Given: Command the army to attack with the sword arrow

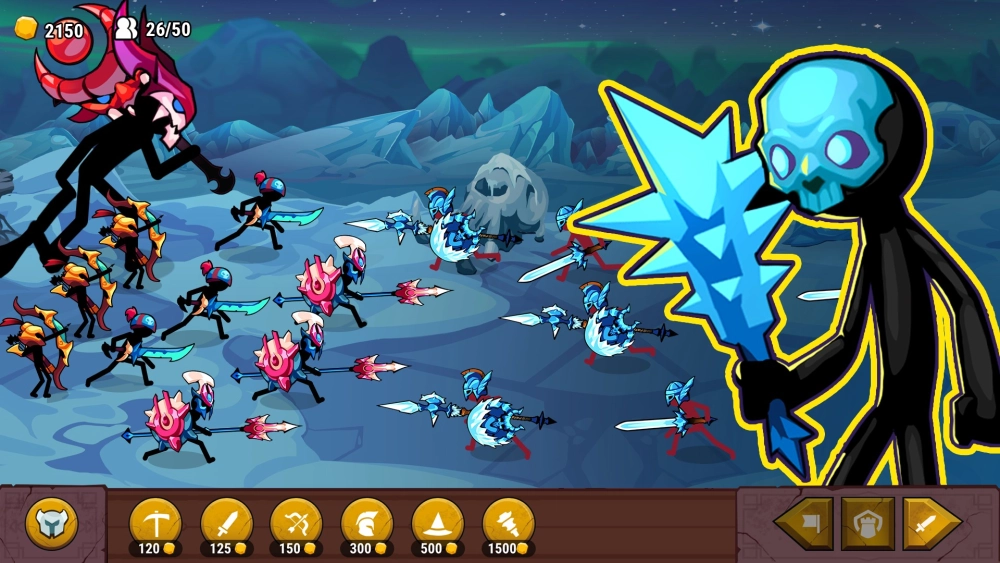Looking at the screenshot, I should [x=931, y=523].
